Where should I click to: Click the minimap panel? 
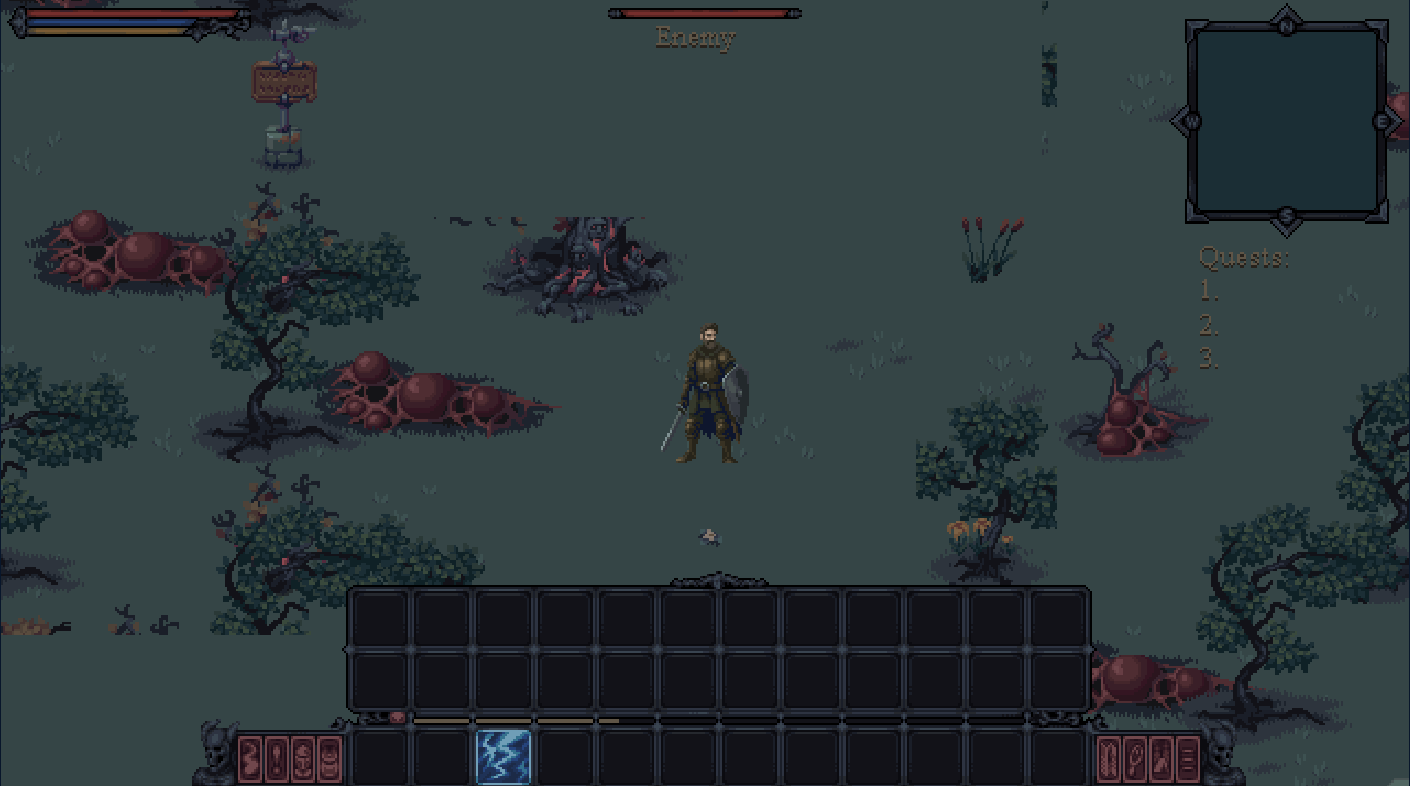pos(1286,121)
